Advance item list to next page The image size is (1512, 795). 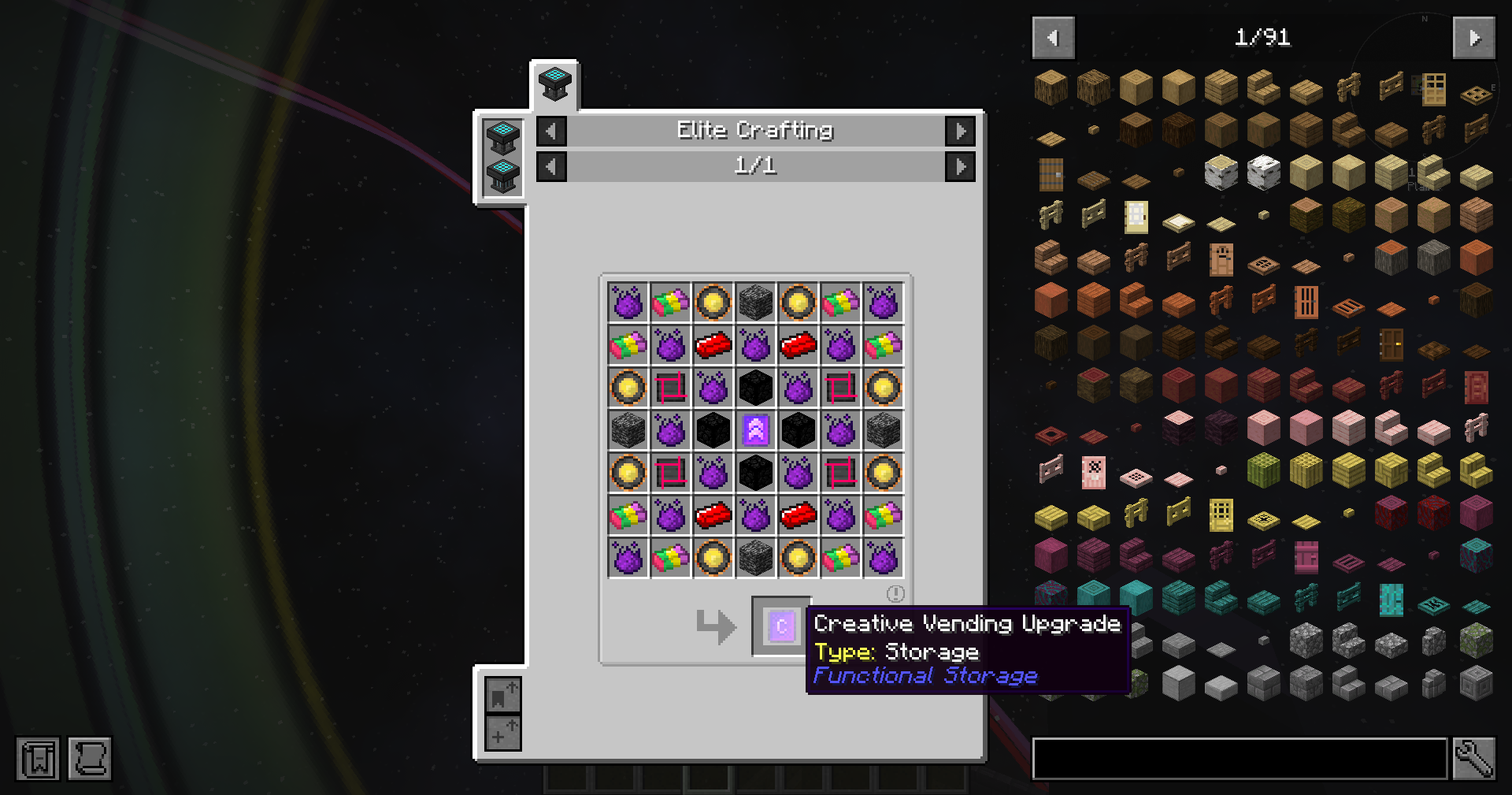(1473, 38)
